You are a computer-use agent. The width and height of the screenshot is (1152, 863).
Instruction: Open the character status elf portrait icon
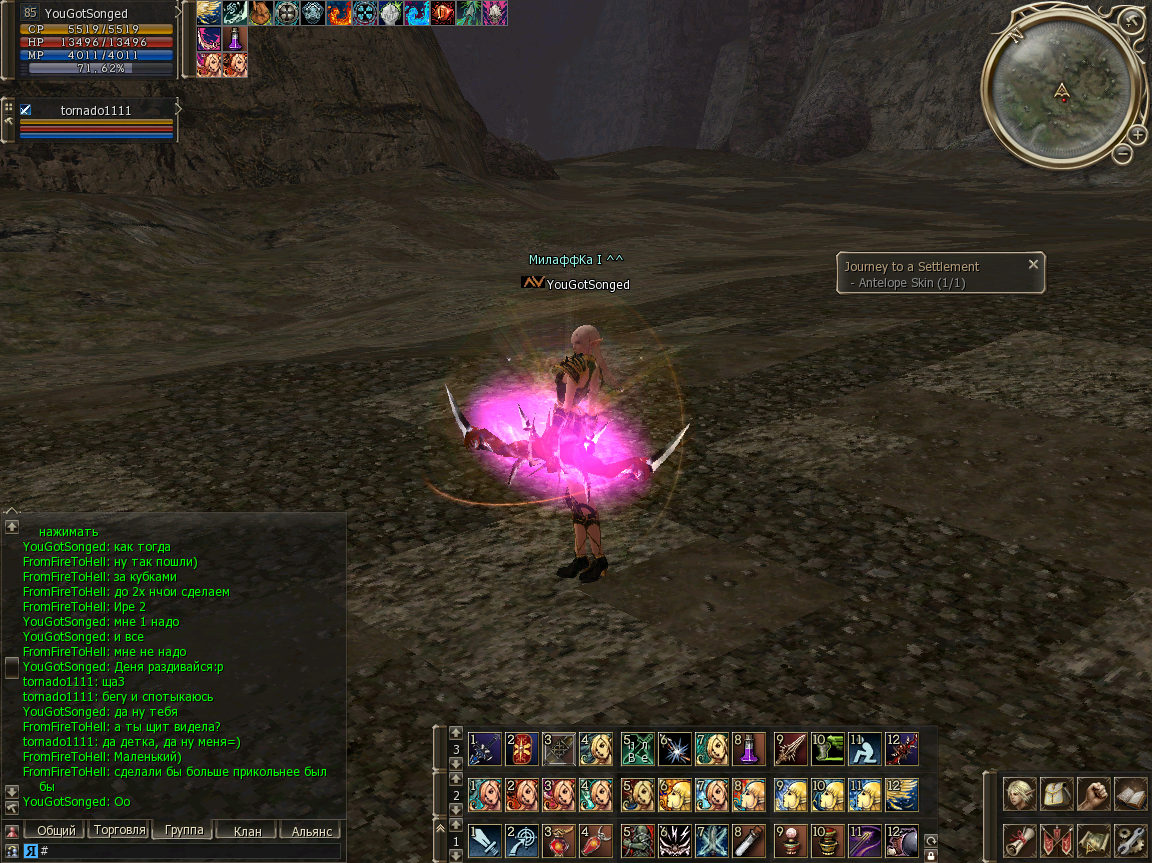(1020, 794)
